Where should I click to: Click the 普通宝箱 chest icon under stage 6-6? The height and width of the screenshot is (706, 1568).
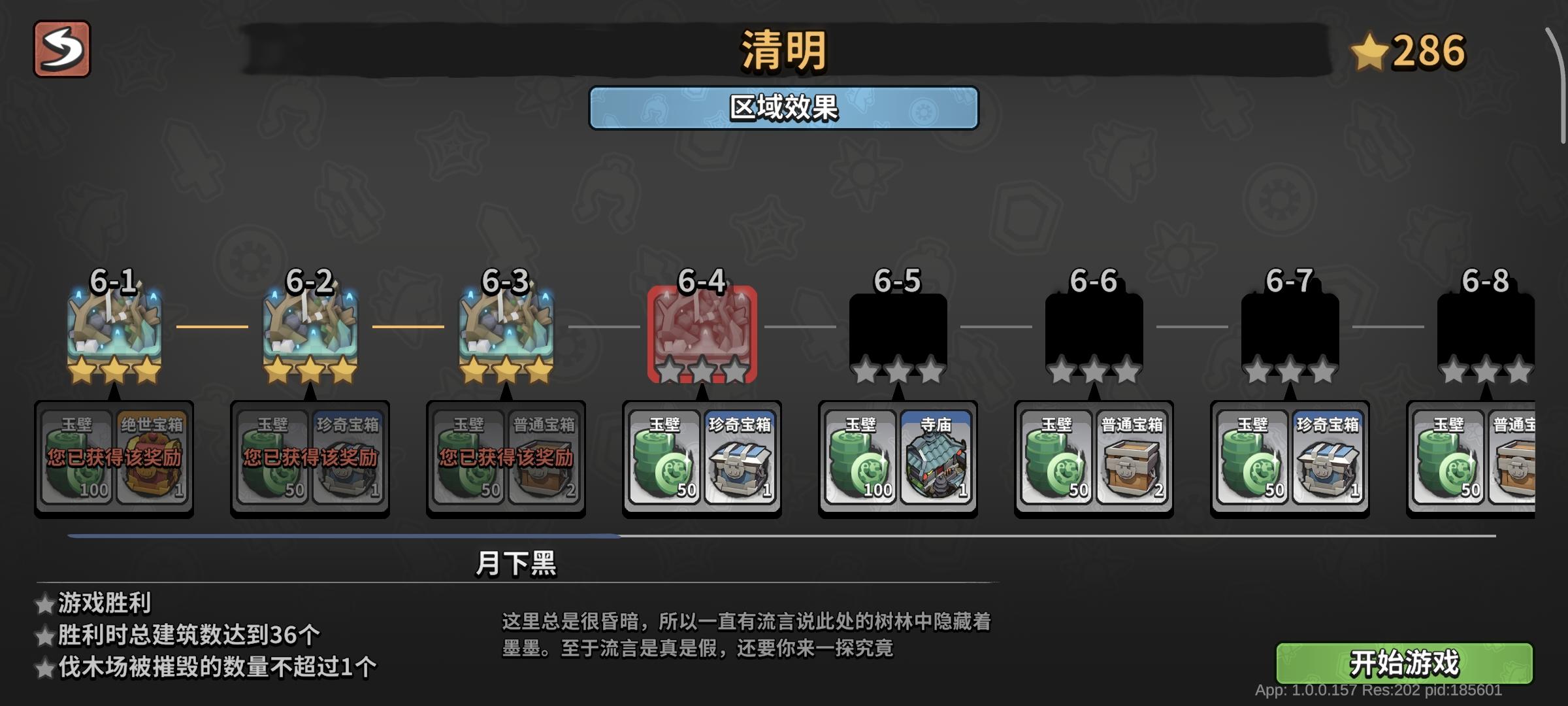pyautogui.click(x=1132, y=464)
